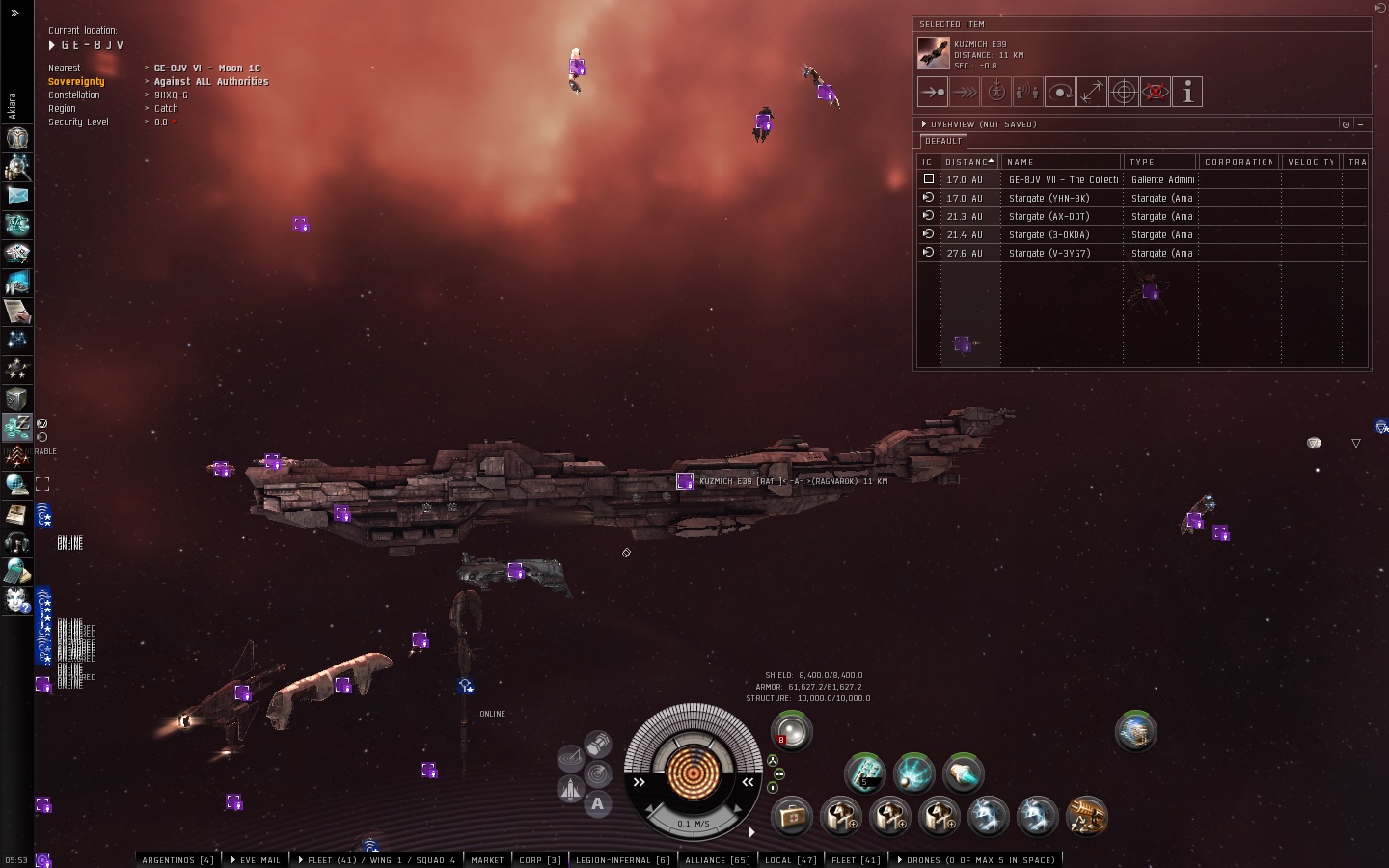
Task: Open the Market tab in bottom bar
Action: (x=487, y=860)
